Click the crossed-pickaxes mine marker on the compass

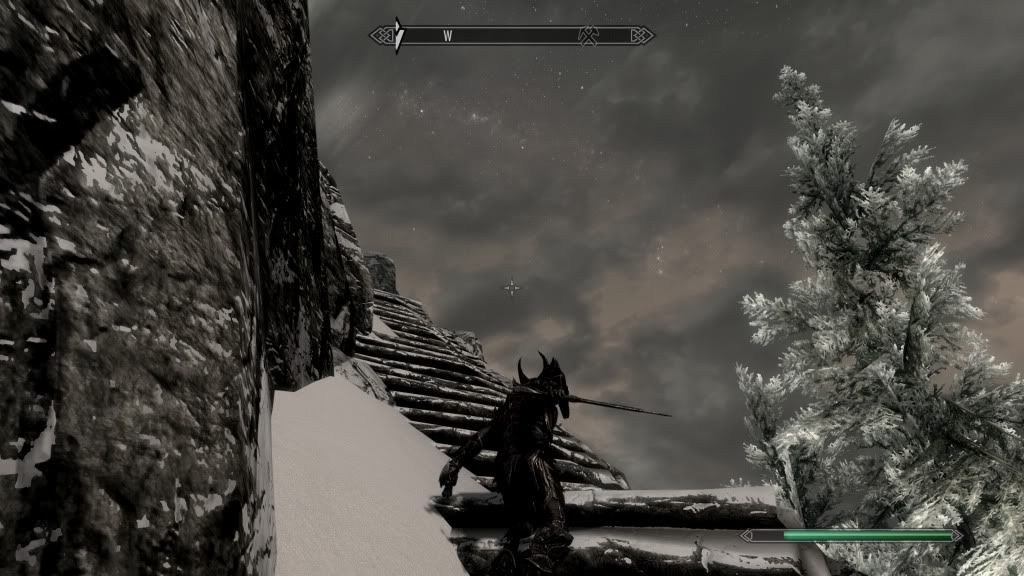[x=589, y=36]
